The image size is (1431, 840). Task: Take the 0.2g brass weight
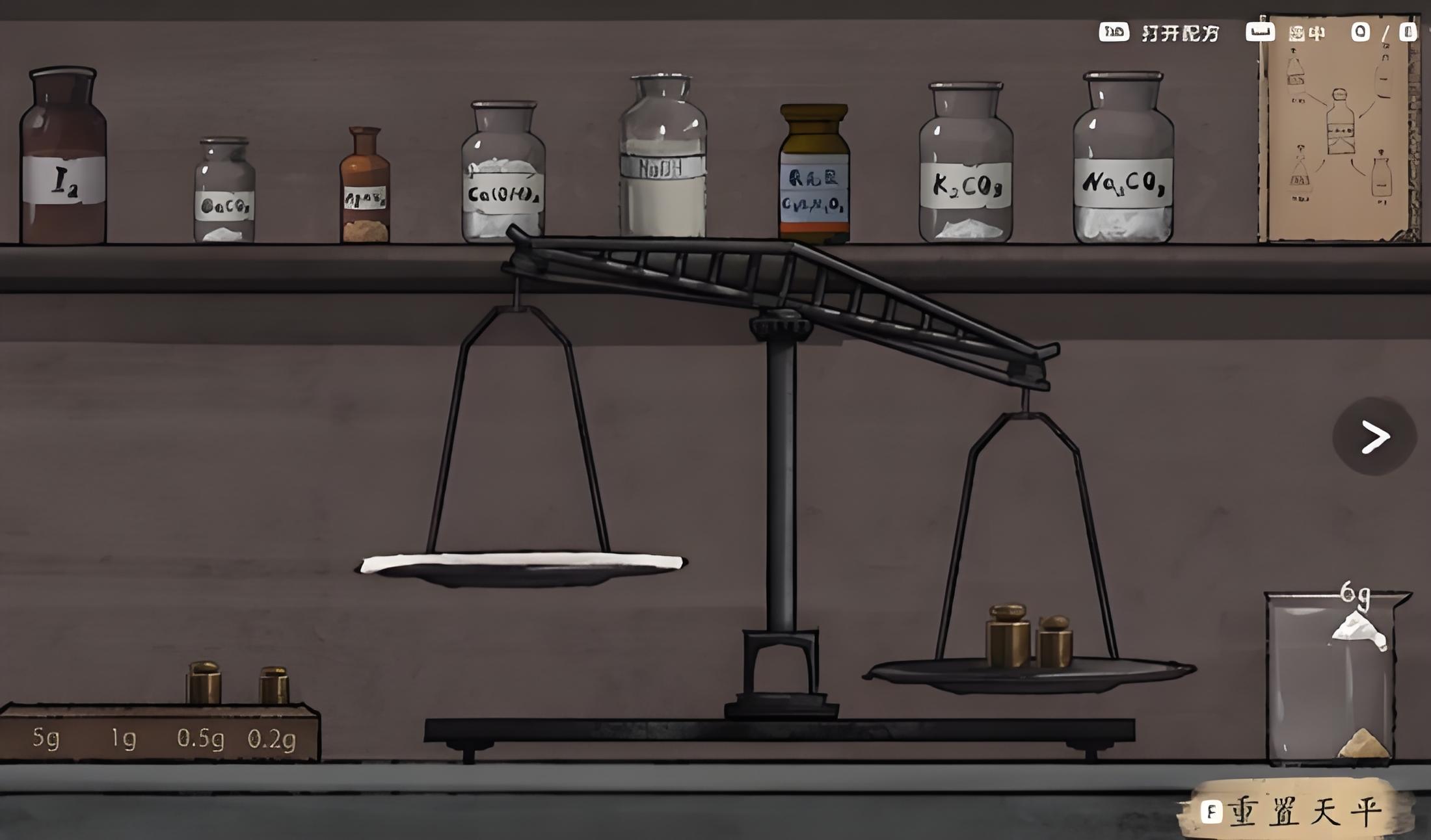(274, 686)
